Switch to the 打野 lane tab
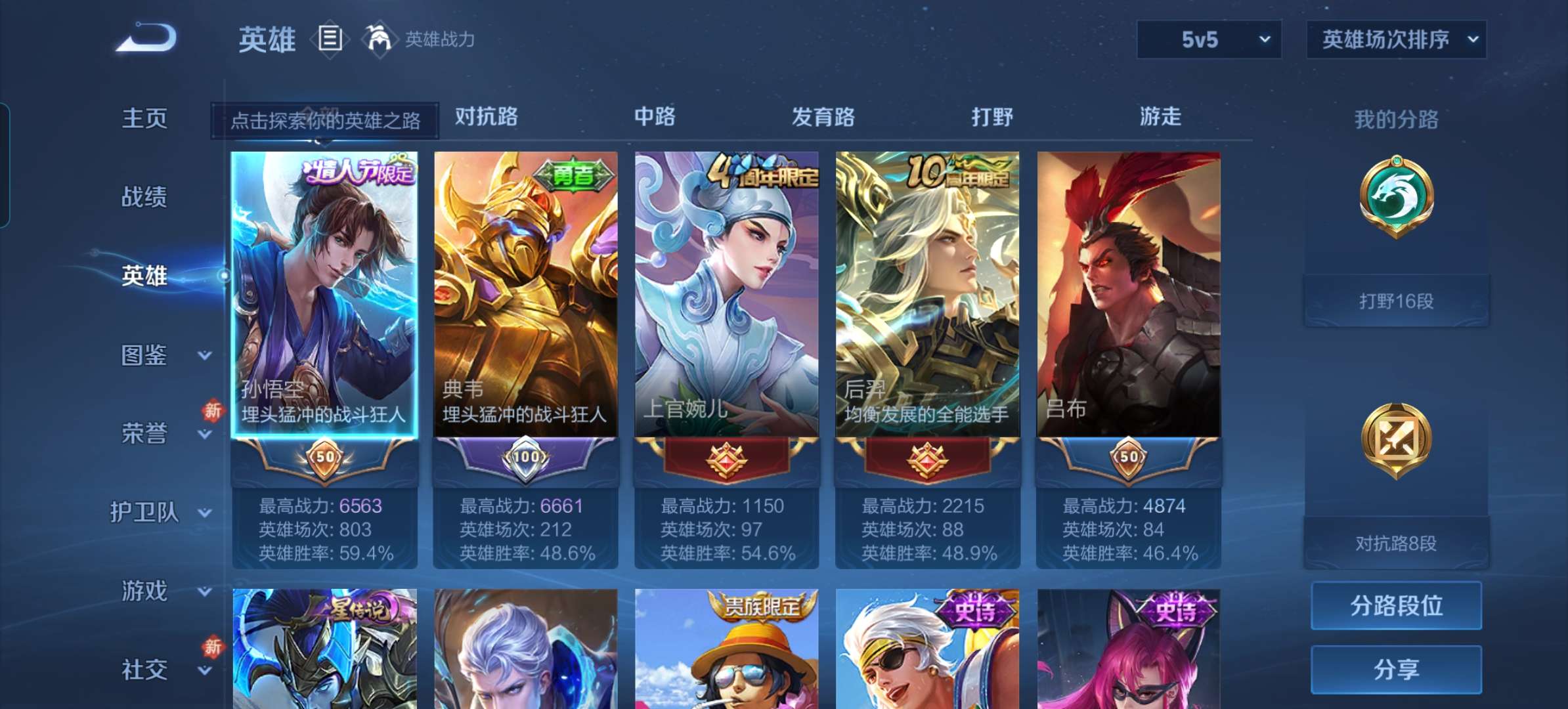1568x709 pixels. (992, 117)
